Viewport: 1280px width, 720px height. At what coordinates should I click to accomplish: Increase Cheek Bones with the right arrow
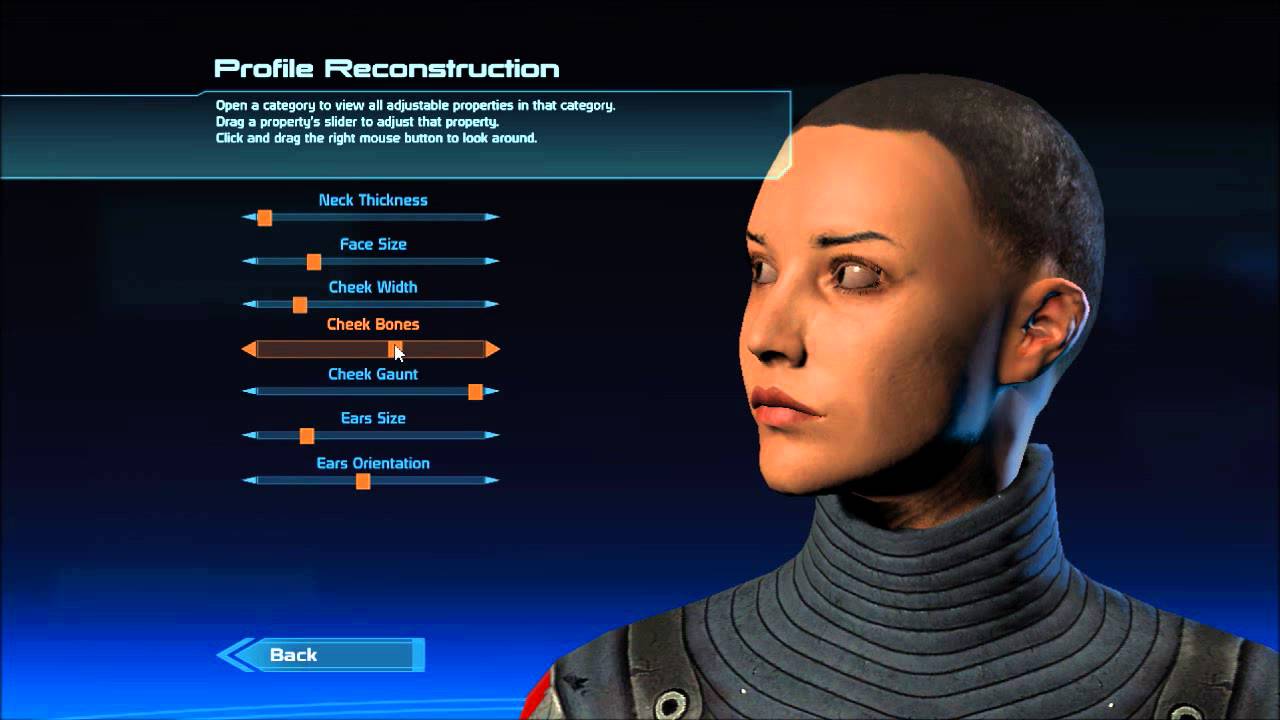(x=492, y=350)
